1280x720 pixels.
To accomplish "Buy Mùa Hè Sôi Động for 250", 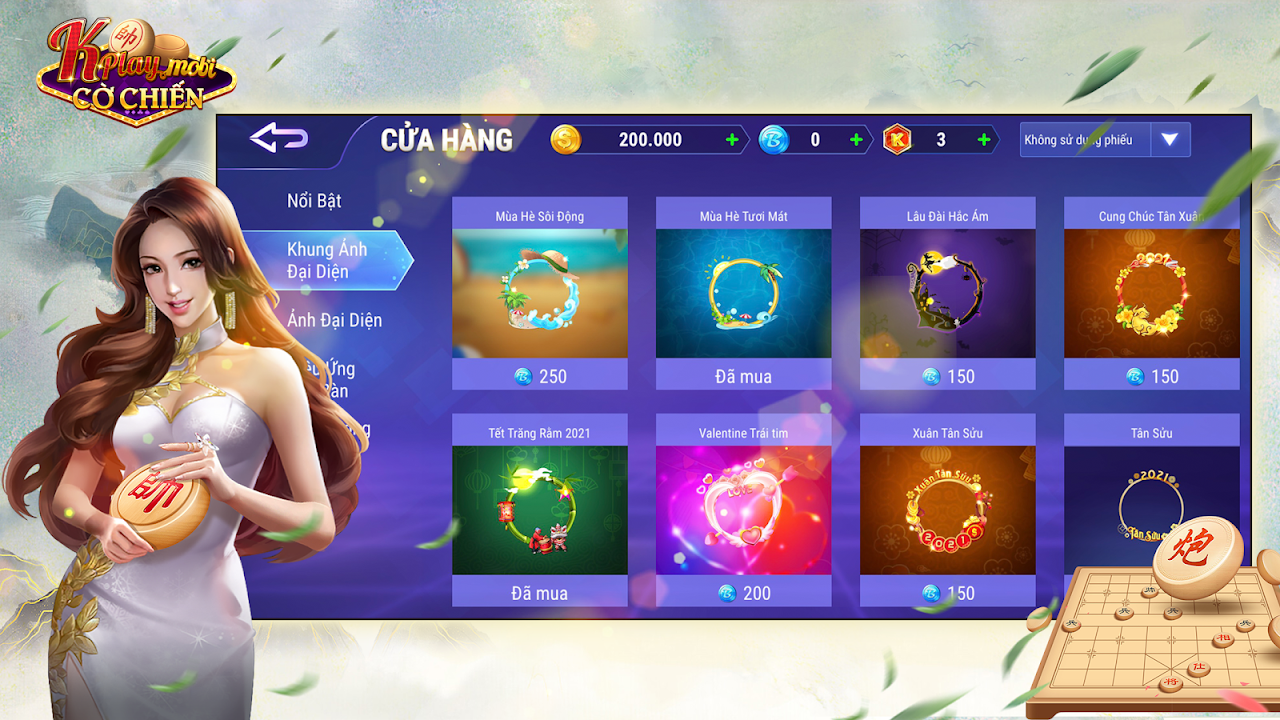I will 540,376.
